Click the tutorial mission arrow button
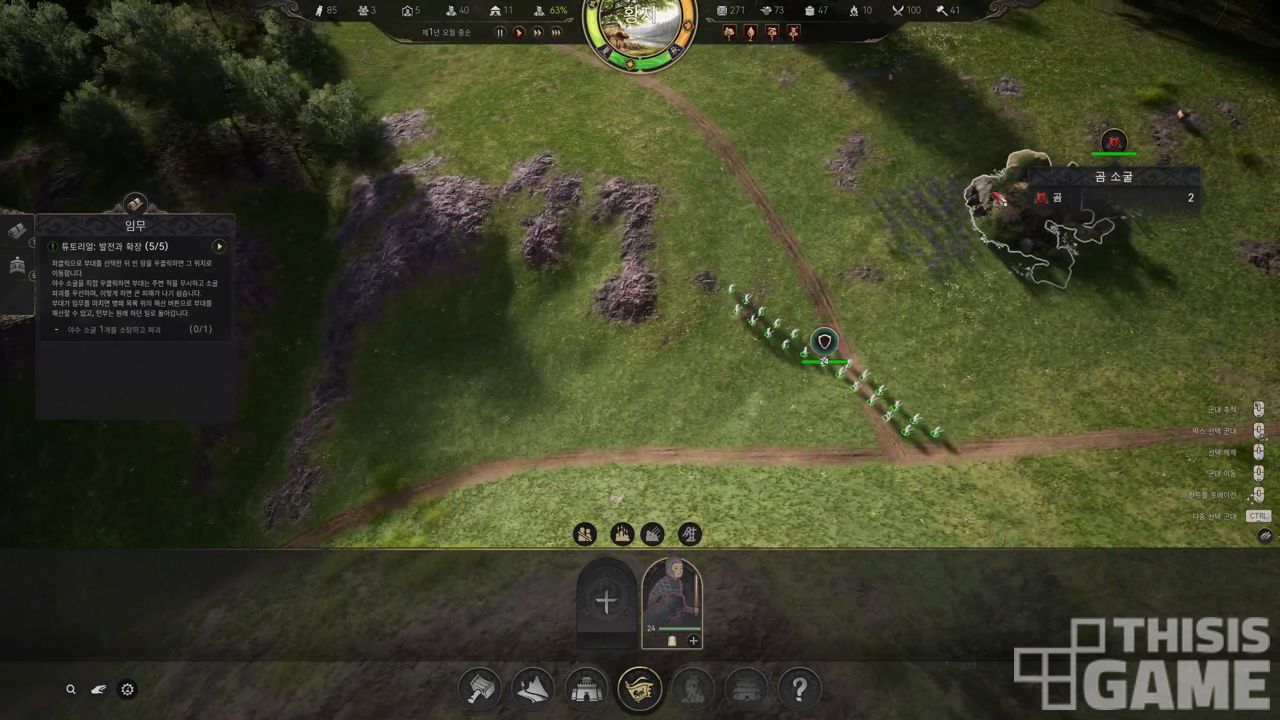 pyautogui.click(x=219, y=246)
